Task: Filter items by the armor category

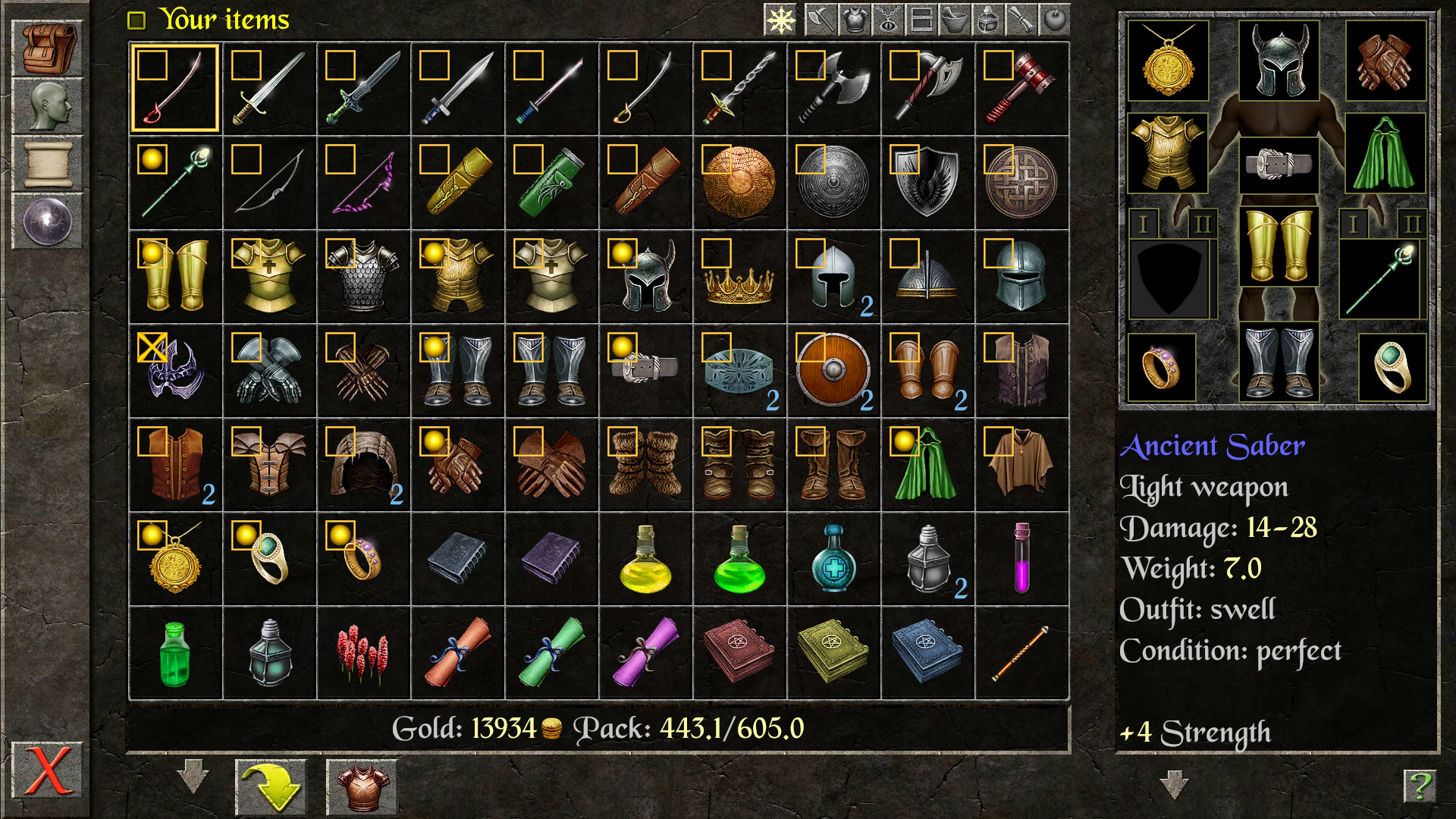Action: coord(852,20)
